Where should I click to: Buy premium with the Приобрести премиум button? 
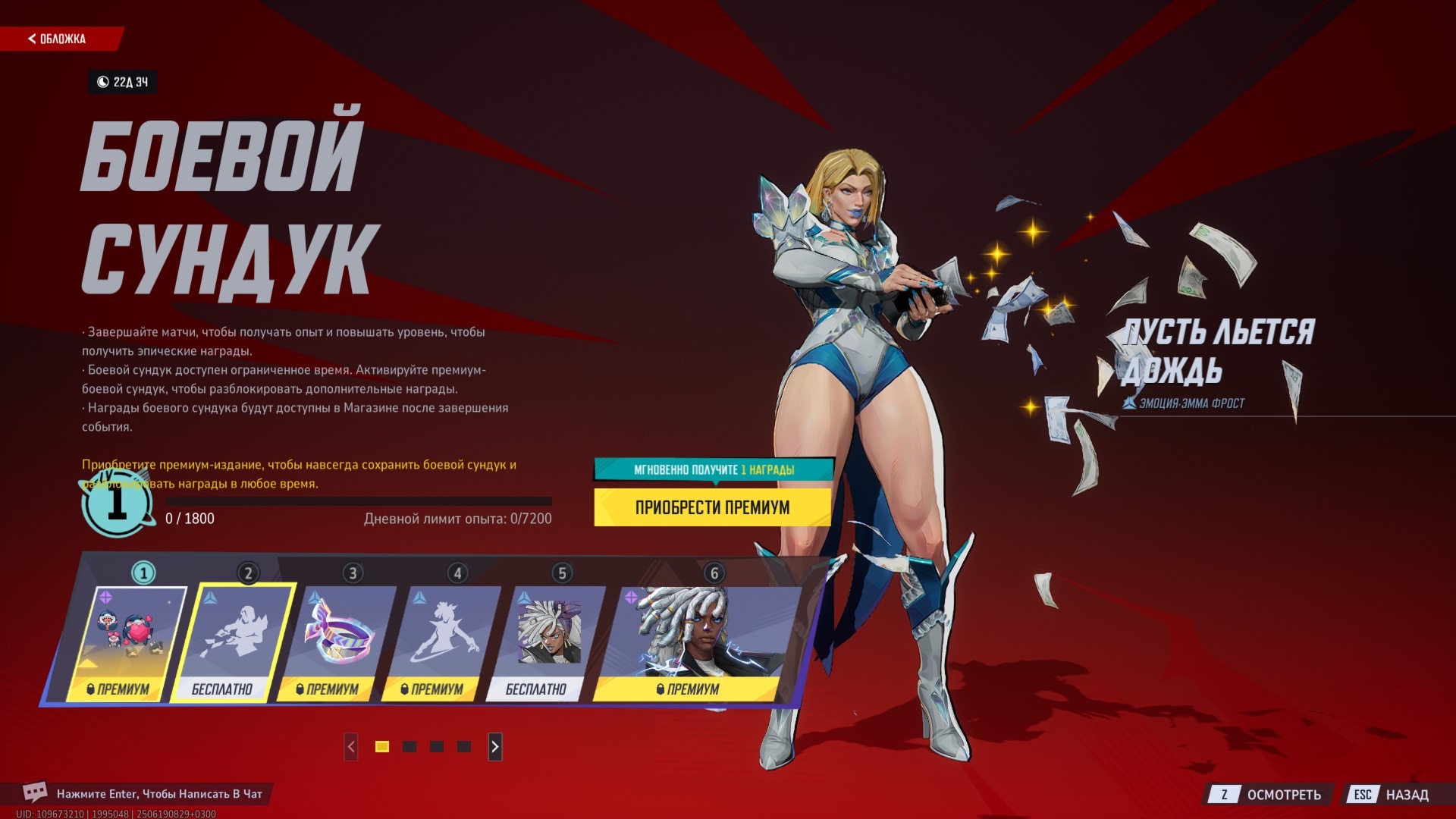point(712,507)
